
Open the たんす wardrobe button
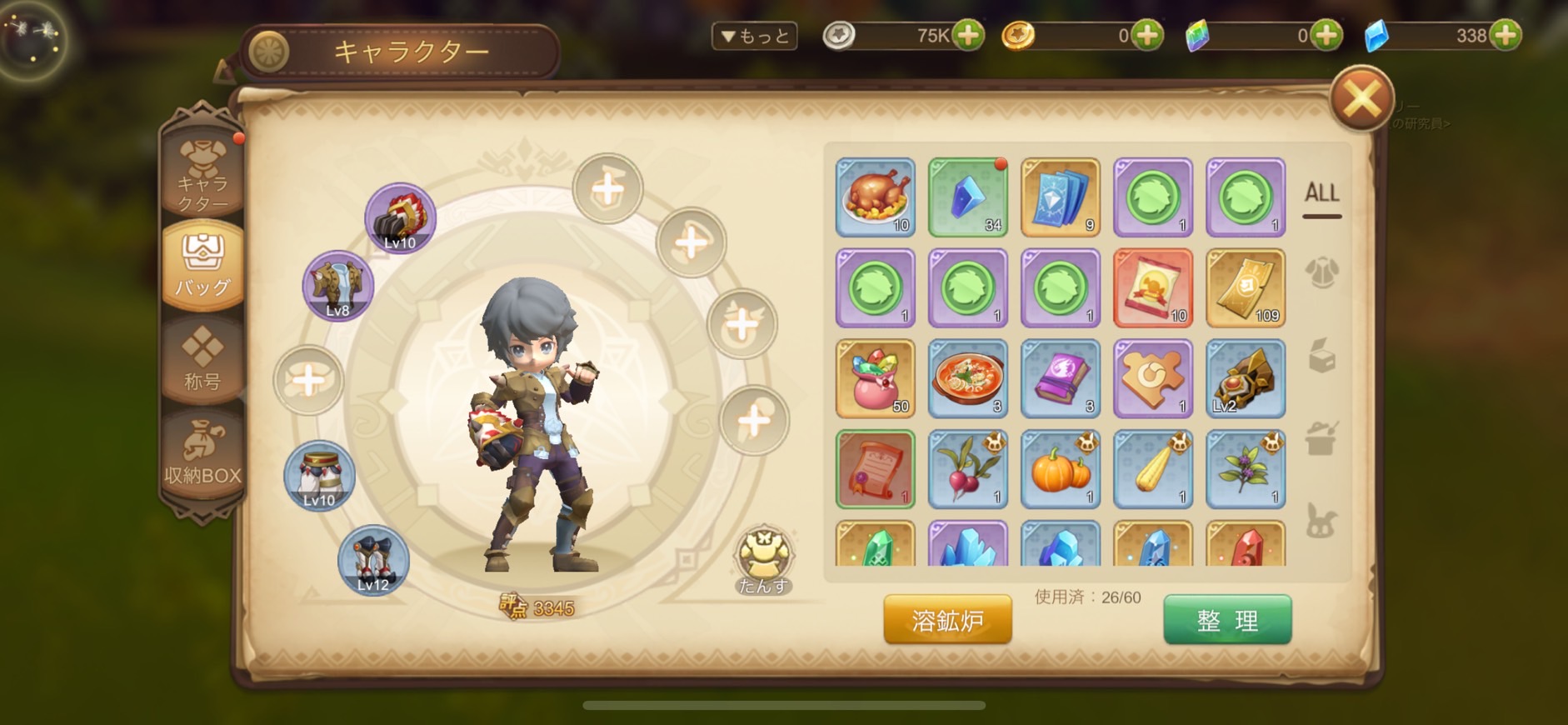coord(763,560)
